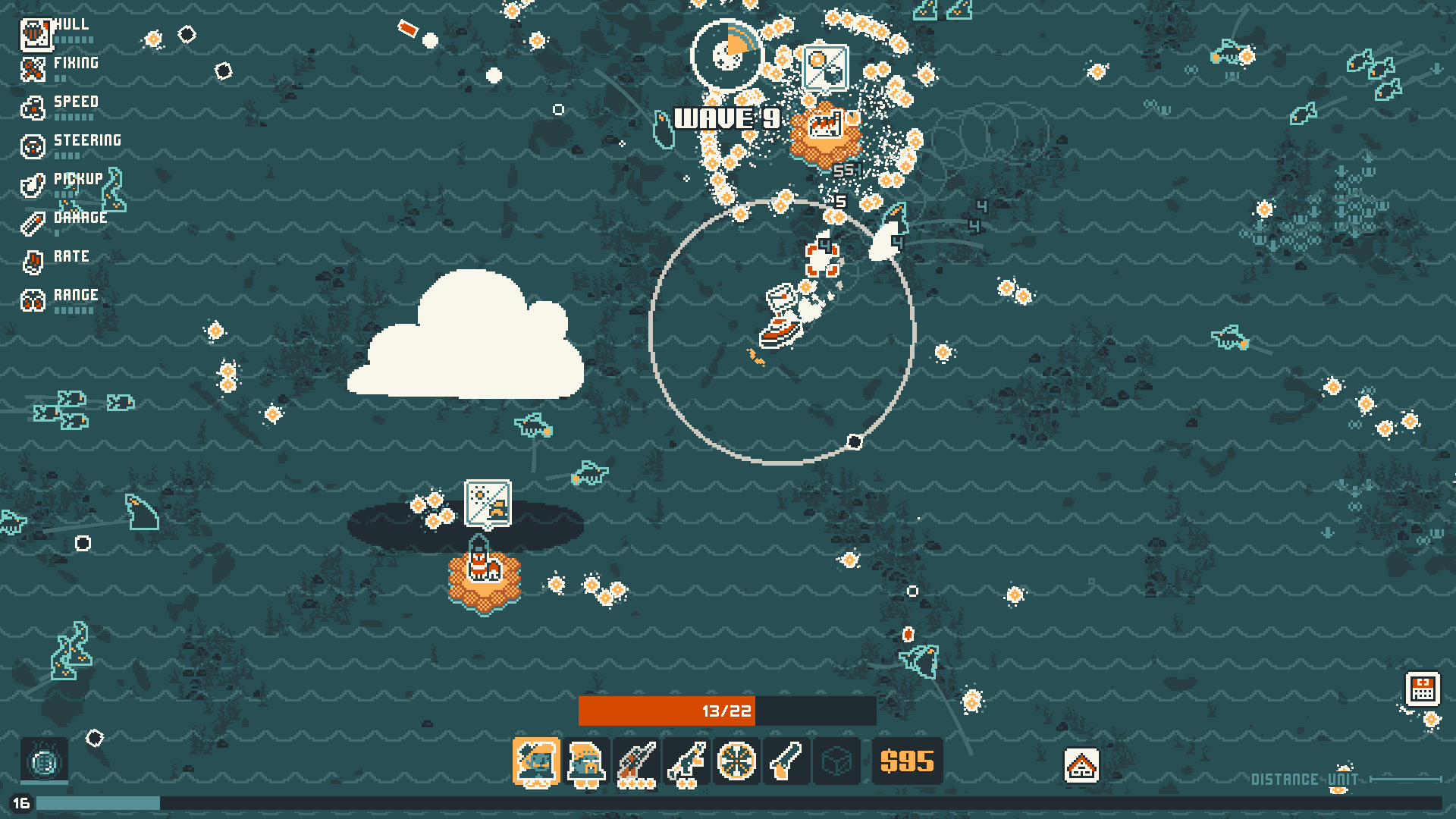Open the calendar panel in the top right
The height and width of the screenshot is (819, 1456).
1423,691
